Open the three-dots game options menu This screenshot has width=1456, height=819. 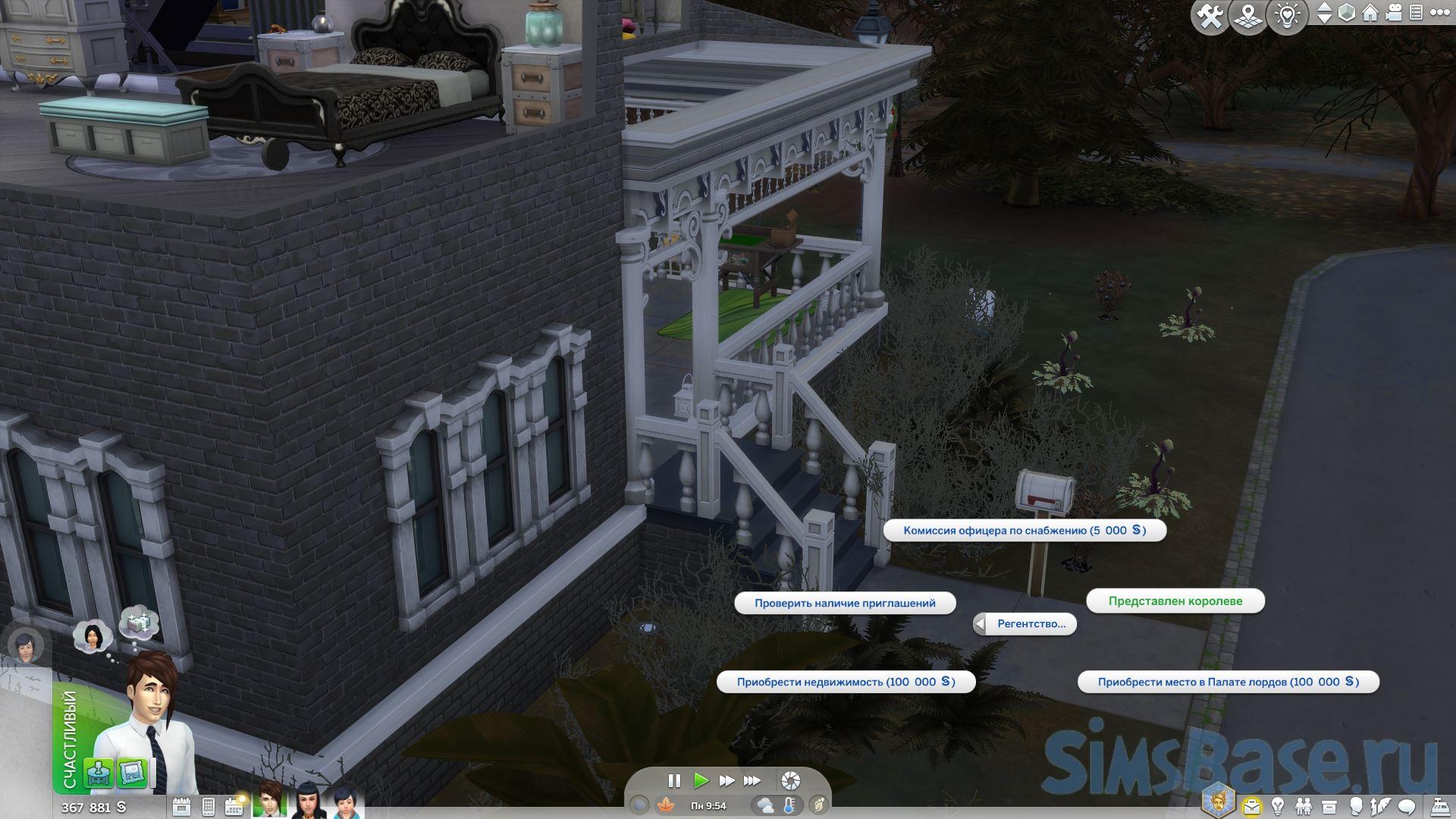(x=1438, y=13)
